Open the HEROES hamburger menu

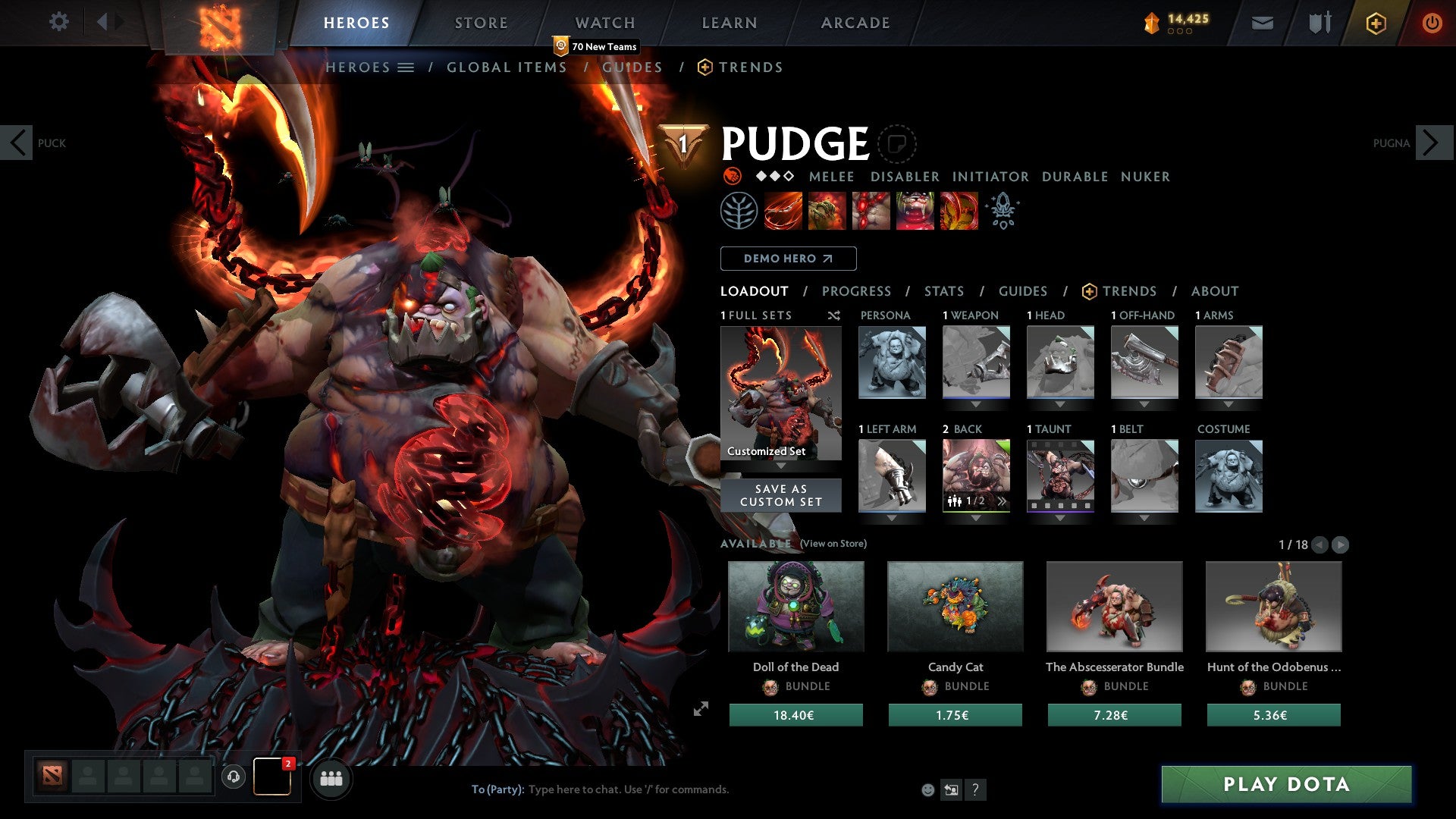406,67
